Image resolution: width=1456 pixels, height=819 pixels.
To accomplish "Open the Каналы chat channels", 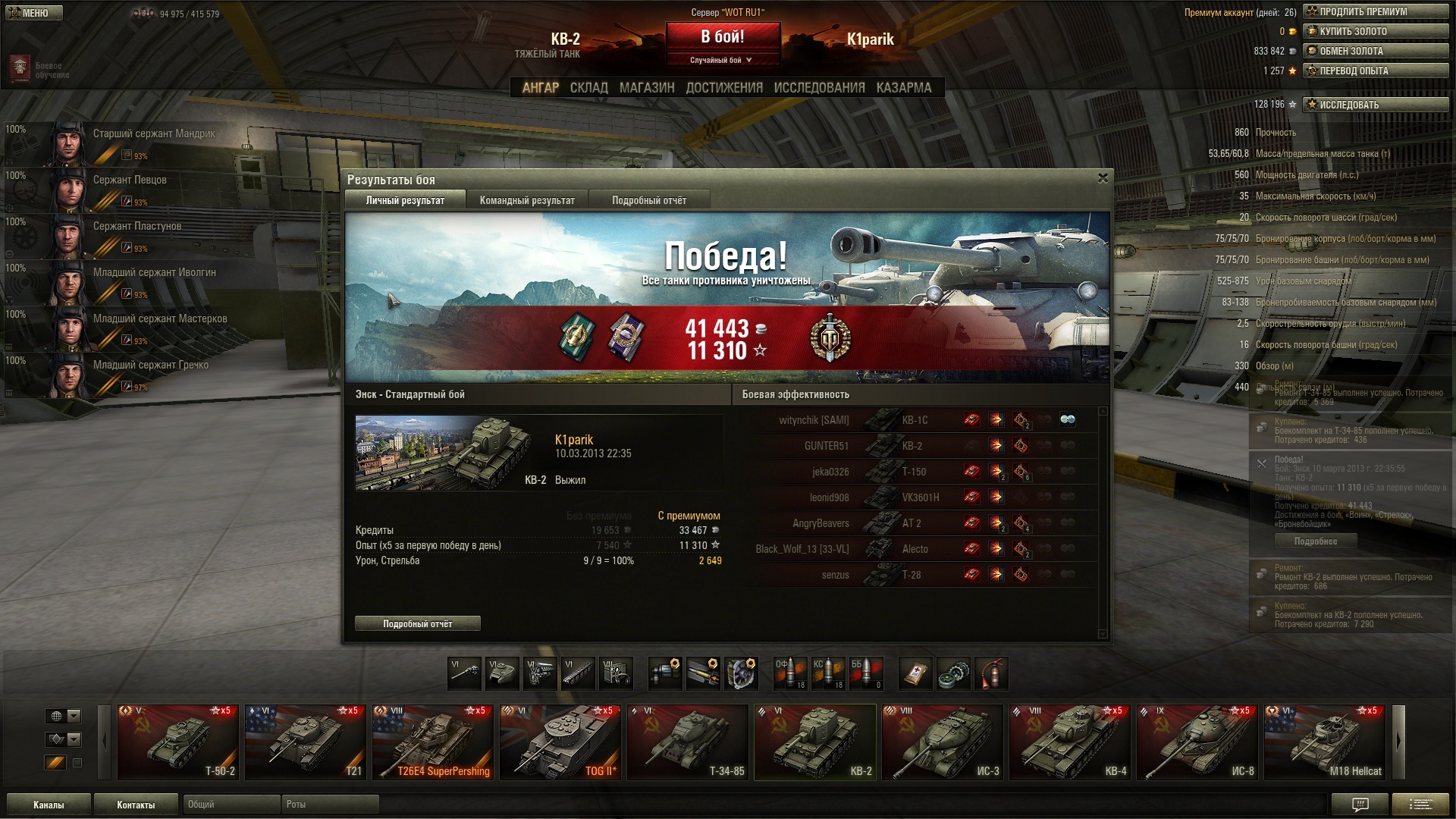I will coord(49,805).
